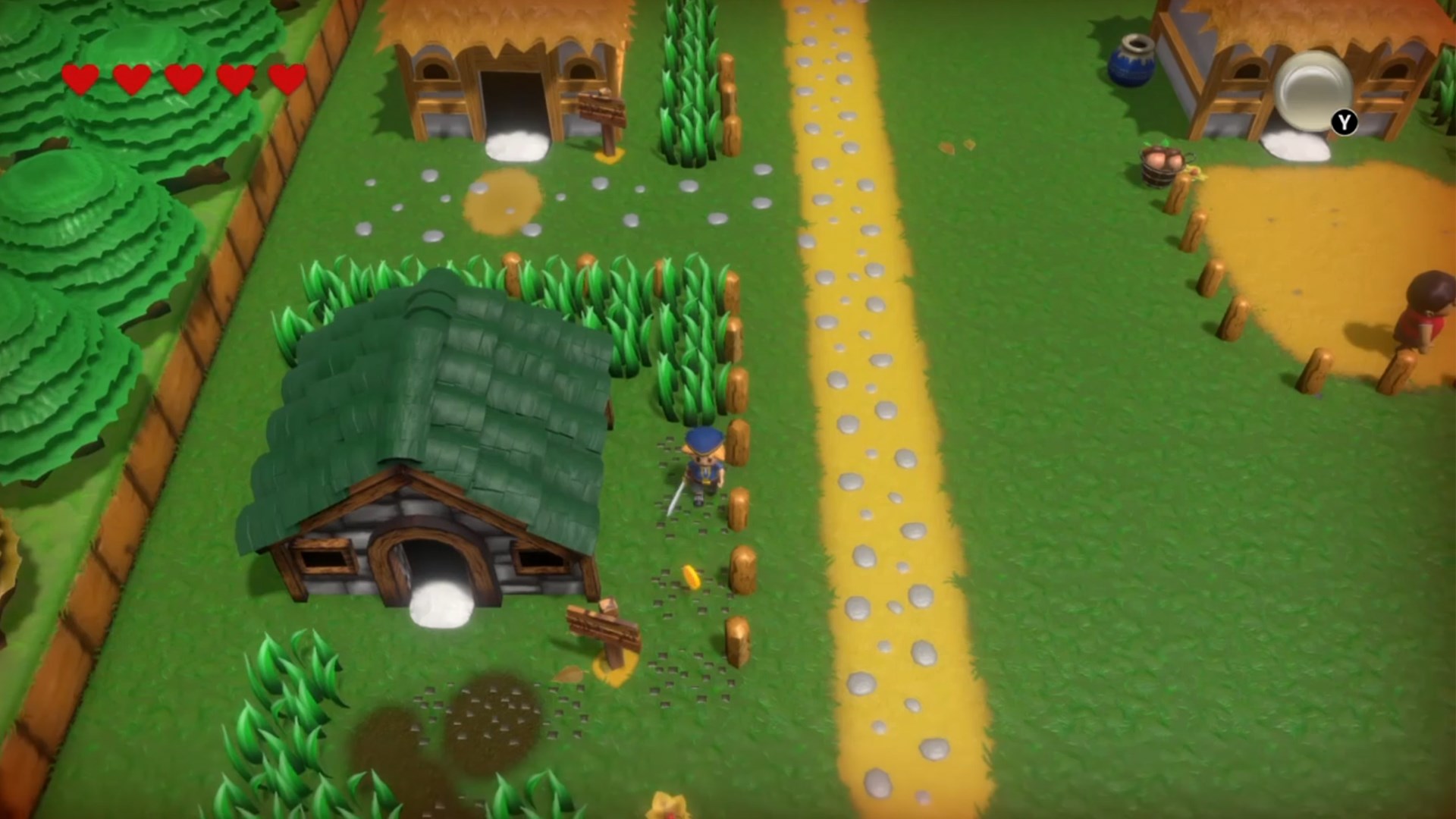Select the middle heart of the five hearts
1456x819 pixels.
click(x=183, y=78)
